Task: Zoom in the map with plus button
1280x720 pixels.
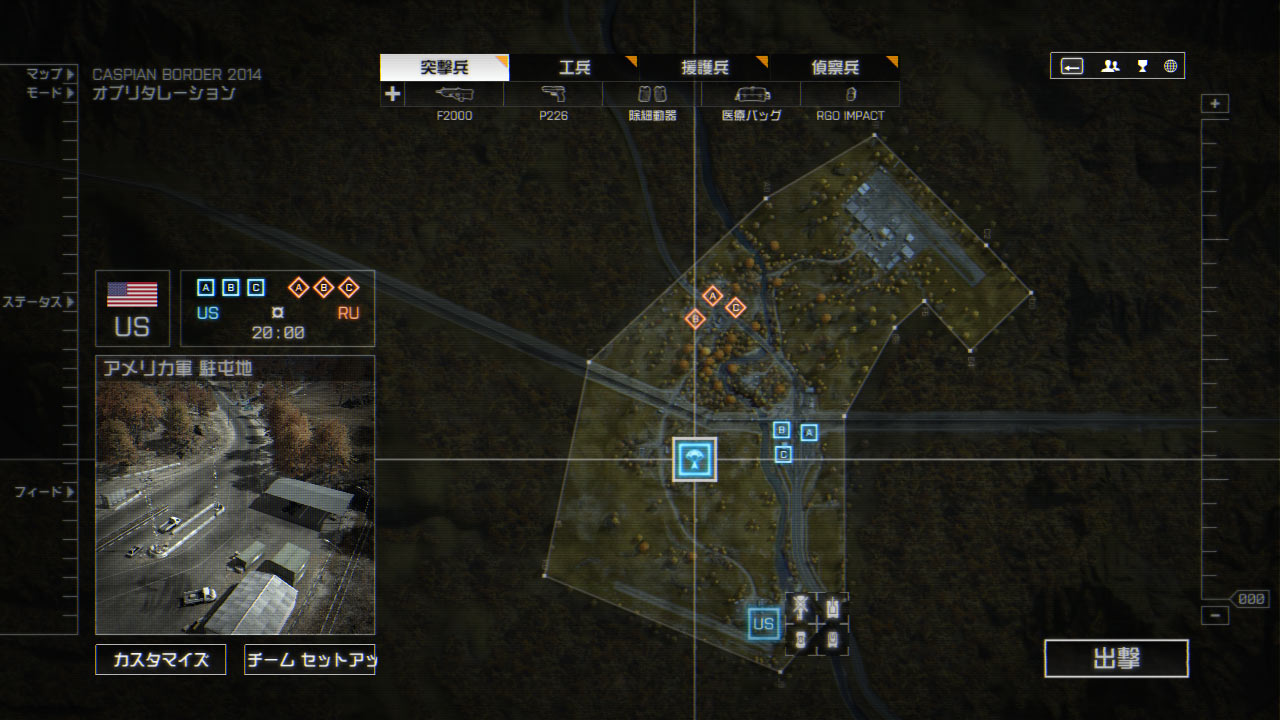Action: coord(1215,104)
